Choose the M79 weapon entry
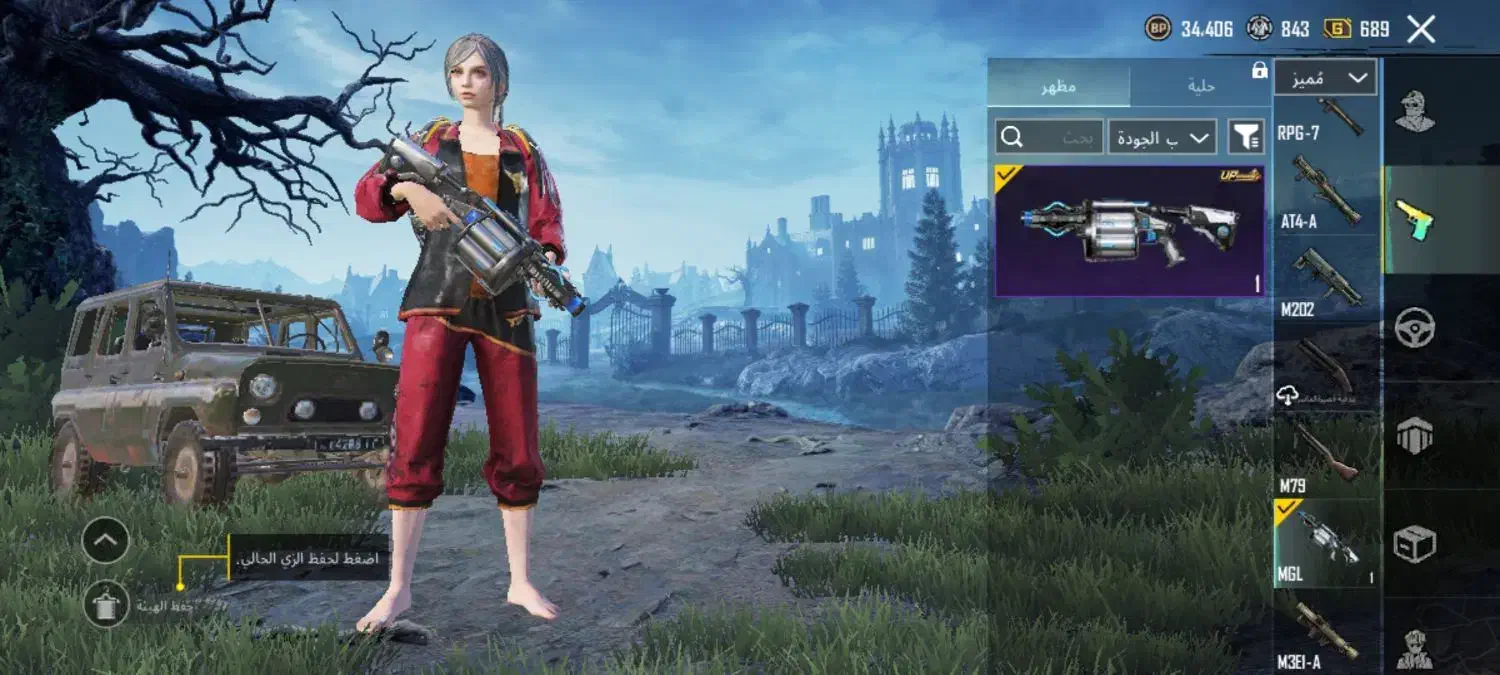Image resolution: width=1500 pixels, height=675 pixels. click(1326, 457)
